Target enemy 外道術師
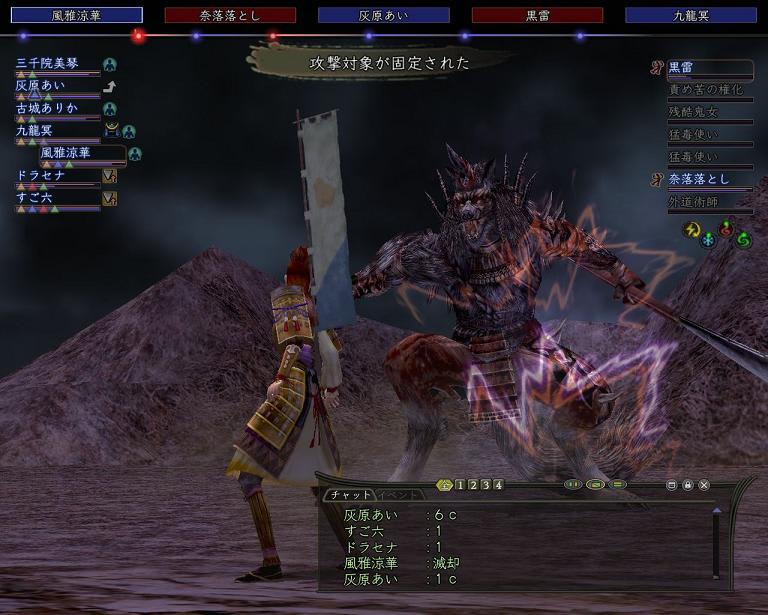The width and height of the screenshot is (768, 615). [x=694, y=201]
